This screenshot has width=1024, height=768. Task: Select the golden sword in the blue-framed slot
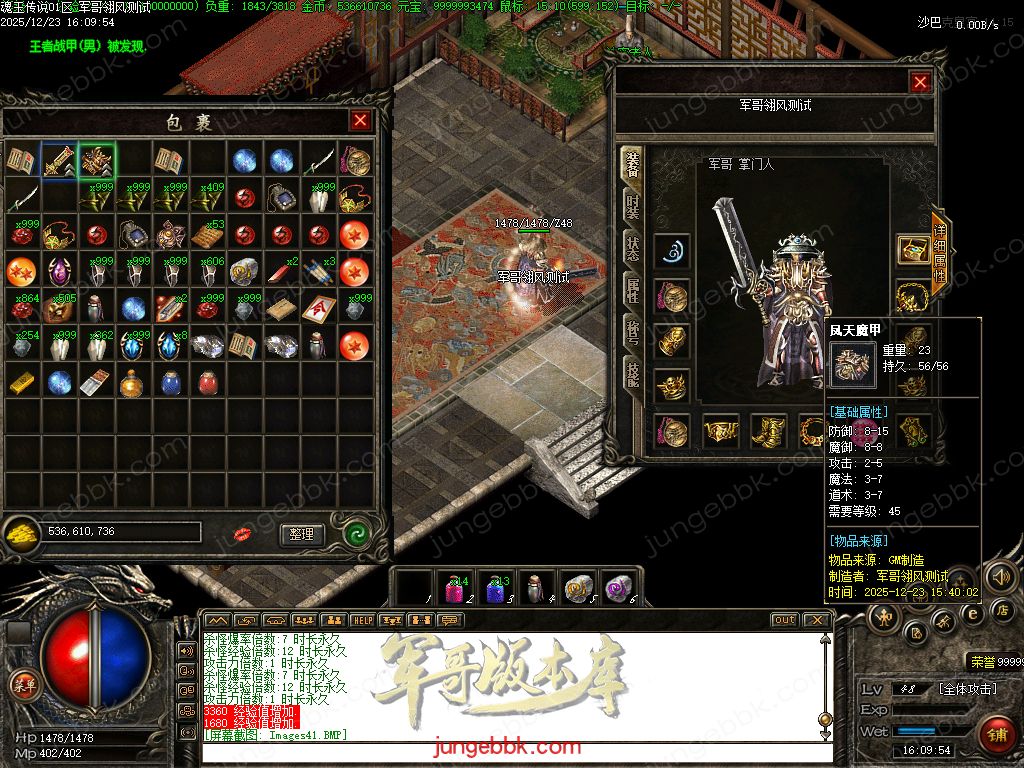pyautogui.click(x=59, y=160)
